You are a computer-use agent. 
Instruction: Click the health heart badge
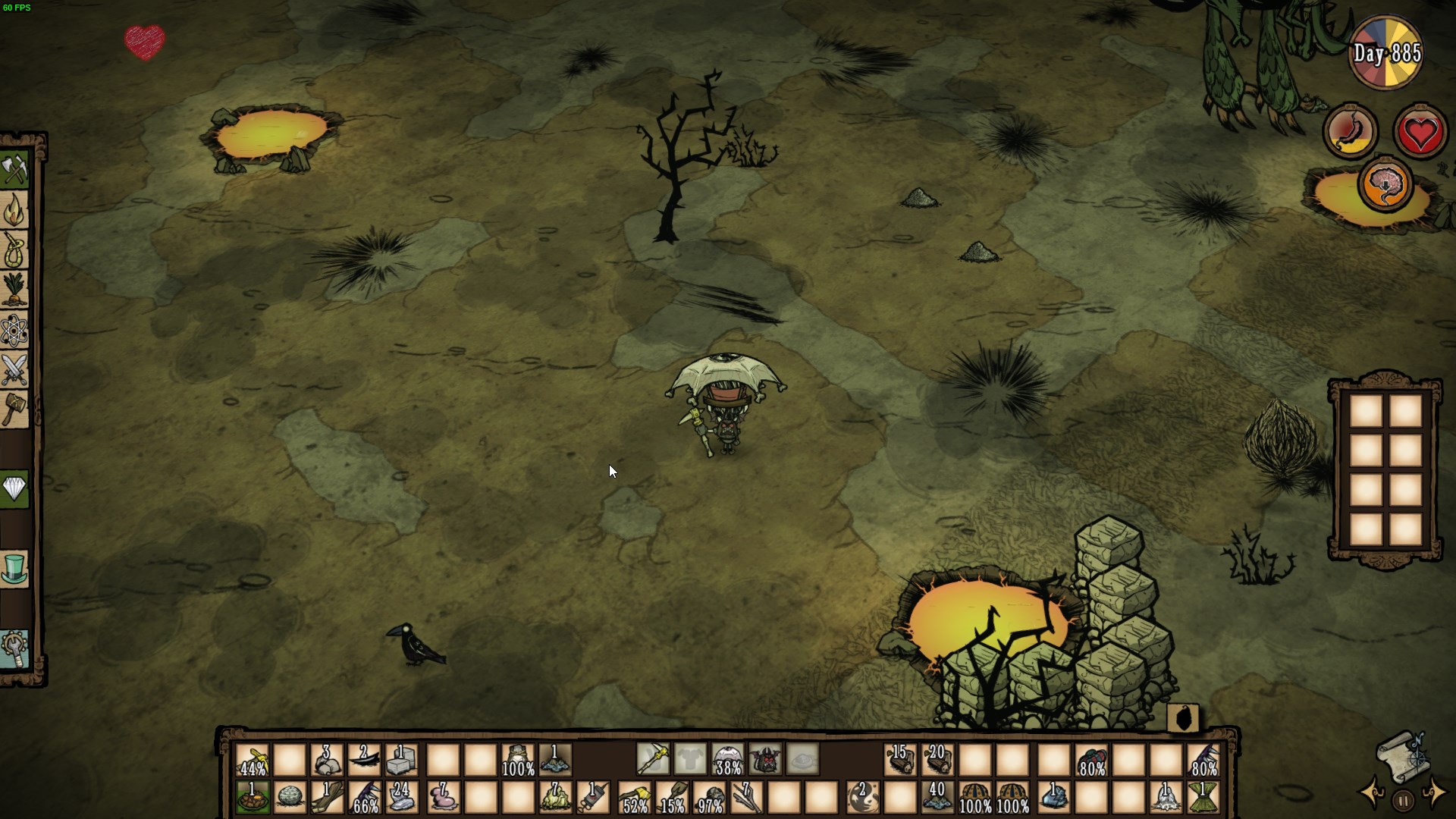coord(1421,130)
